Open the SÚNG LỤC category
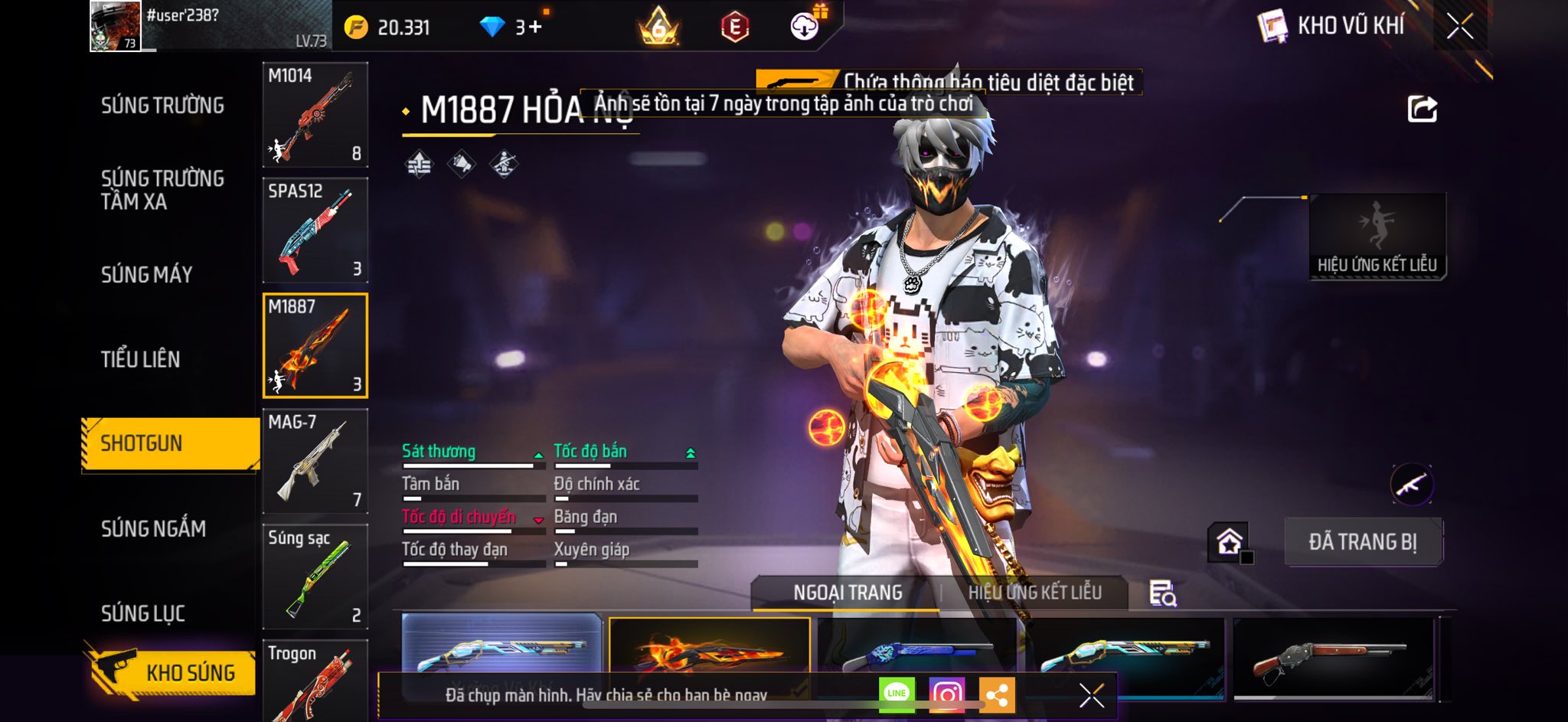 click(x=143, y=613)
